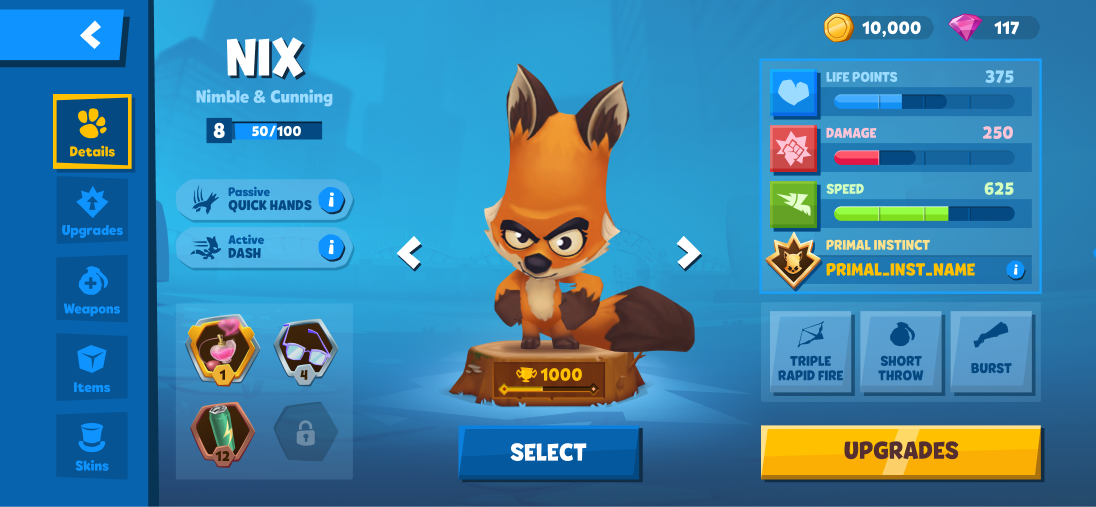Go back using the white arrow button
The height and width of the screenshot is (507, 1096).
point(90,36)
